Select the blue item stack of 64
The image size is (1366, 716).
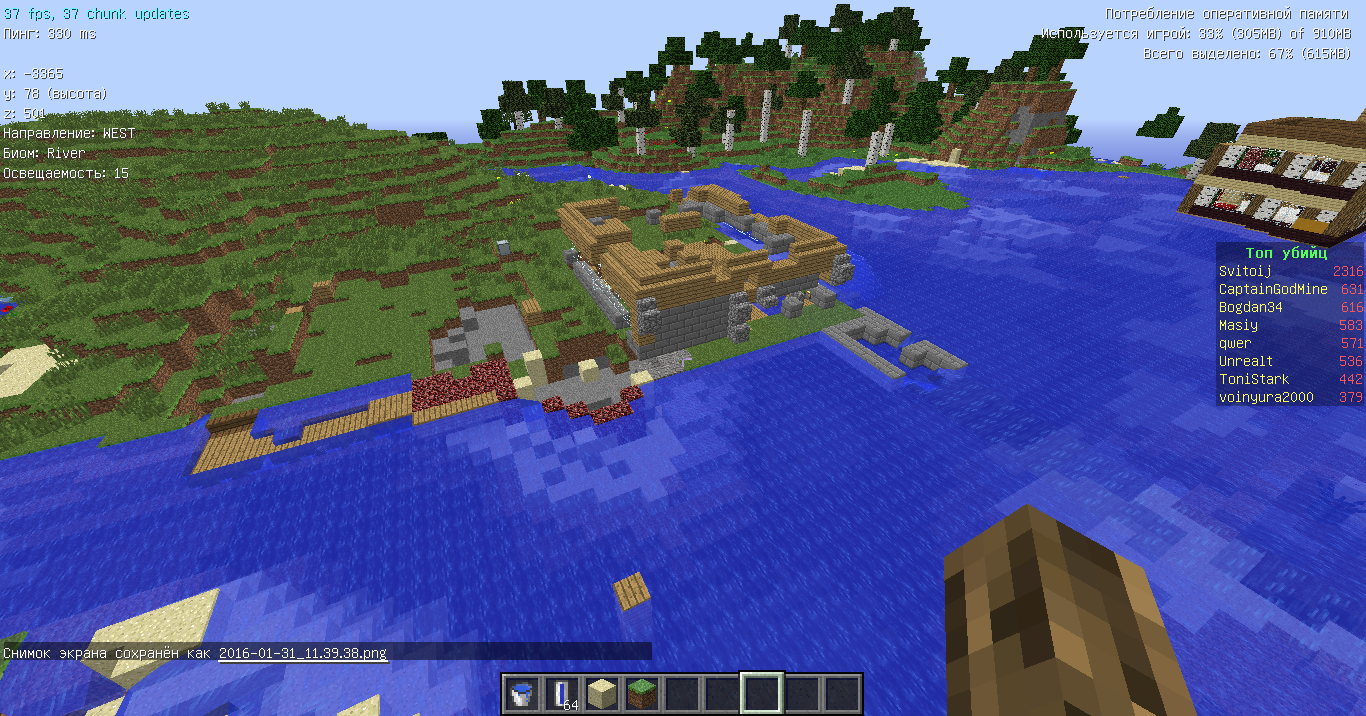pyautogui.click(x=561, y=693)
